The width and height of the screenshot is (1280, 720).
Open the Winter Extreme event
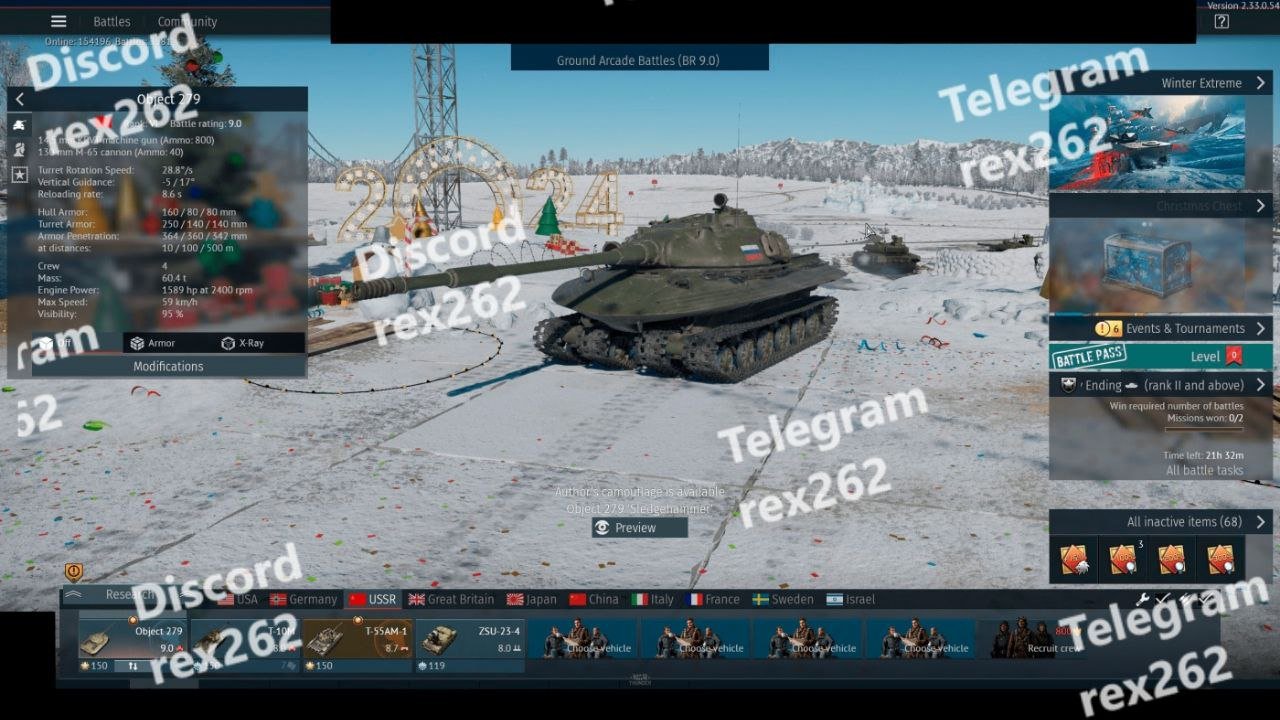pos(1160,83)
